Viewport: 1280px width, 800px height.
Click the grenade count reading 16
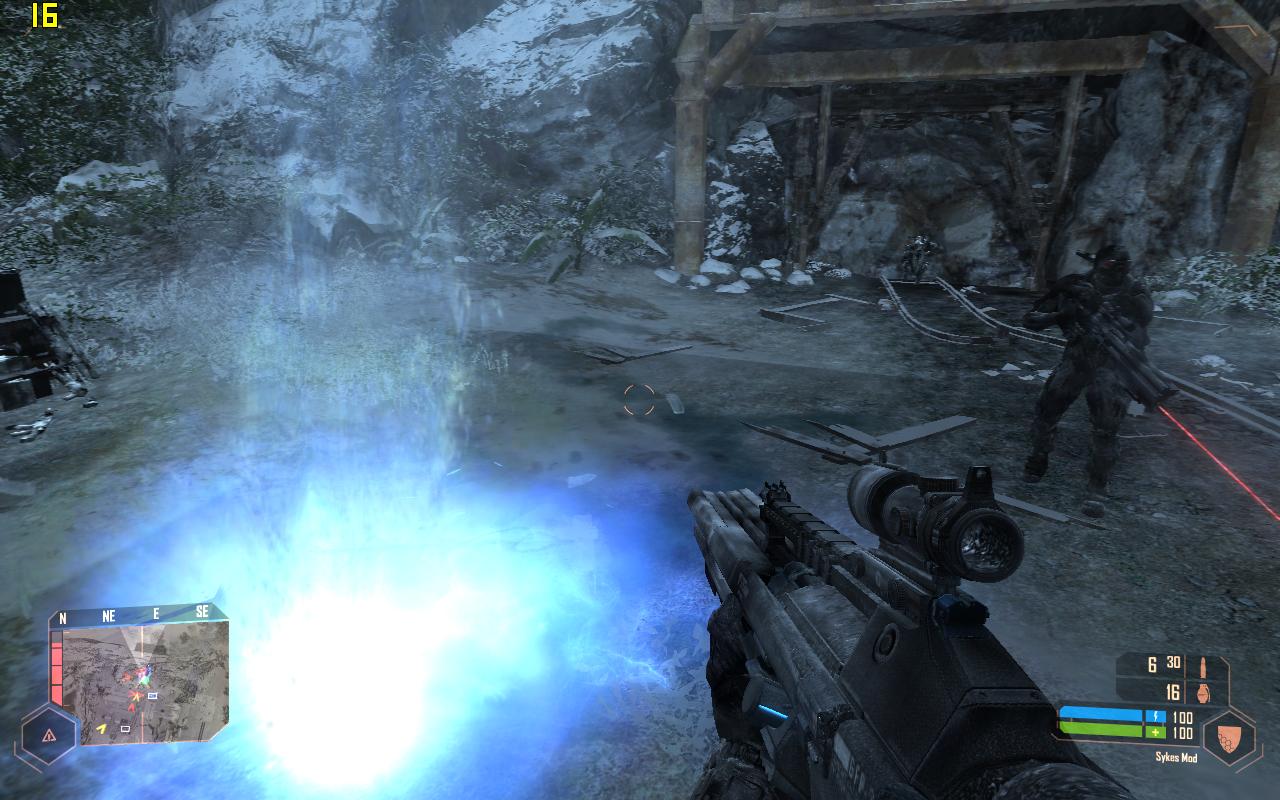(x=1174, y=693)
